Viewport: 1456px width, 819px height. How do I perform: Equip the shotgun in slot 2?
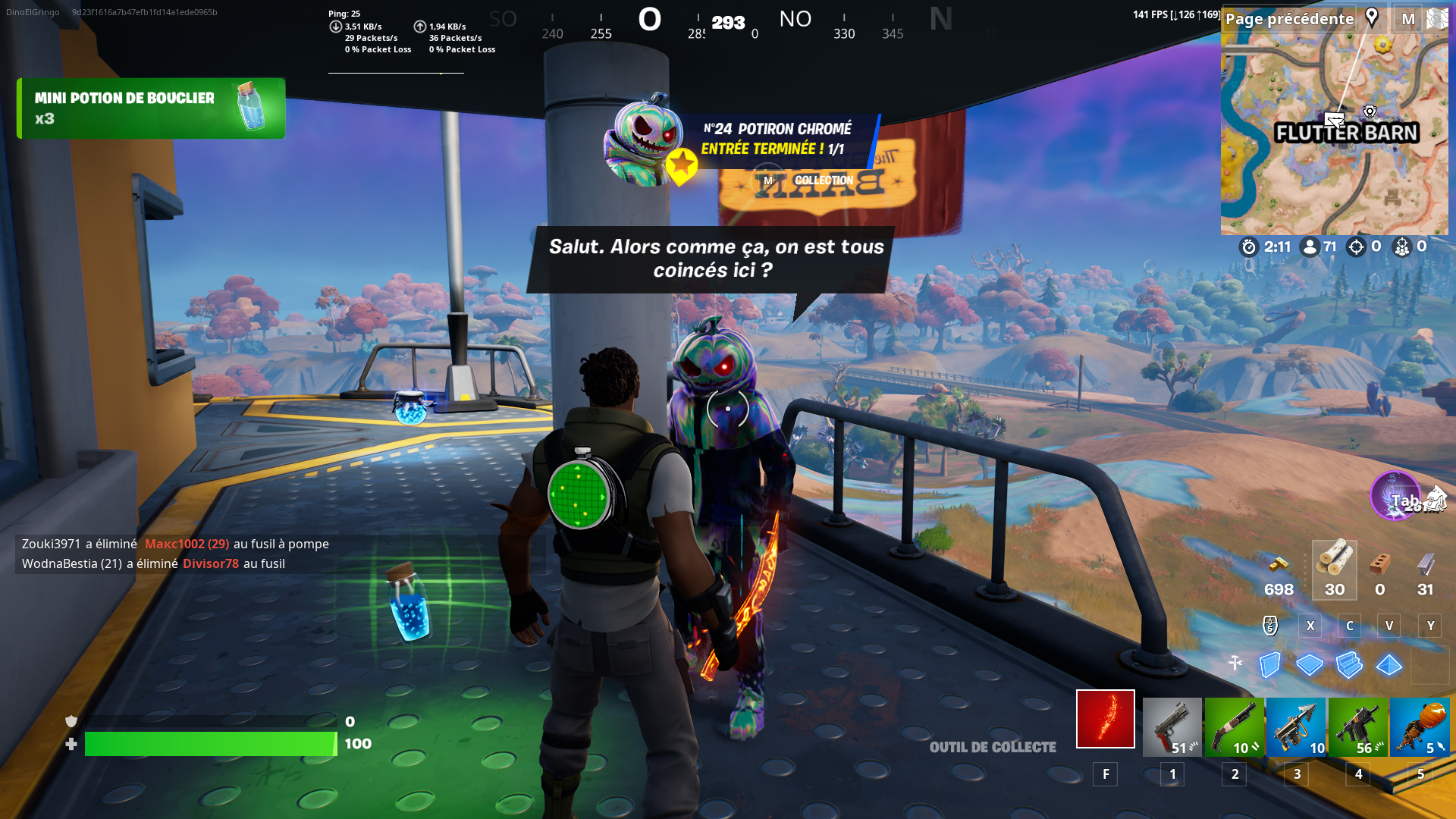coord(1234,726)
